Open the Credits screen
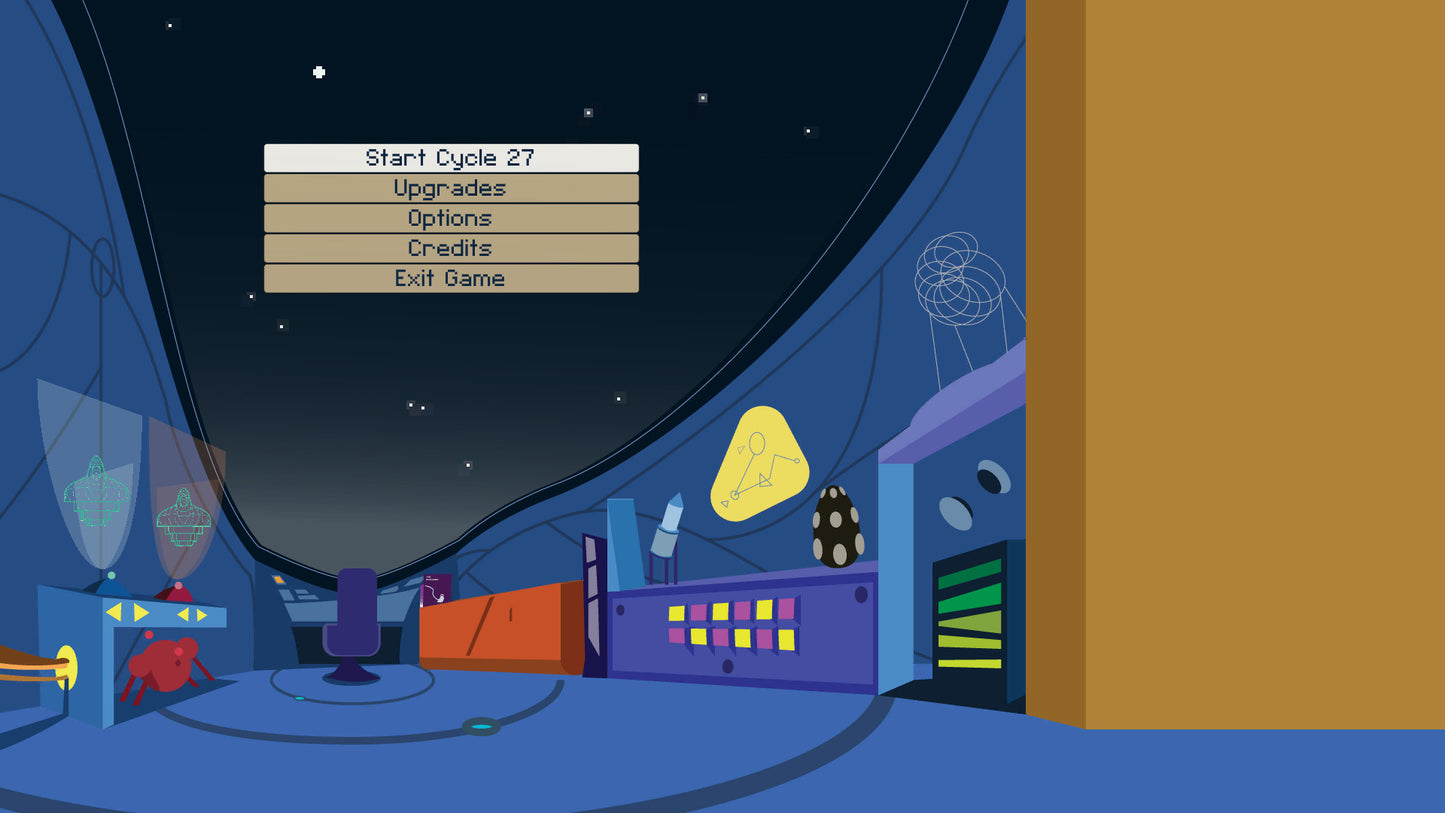 coord(450,248)
